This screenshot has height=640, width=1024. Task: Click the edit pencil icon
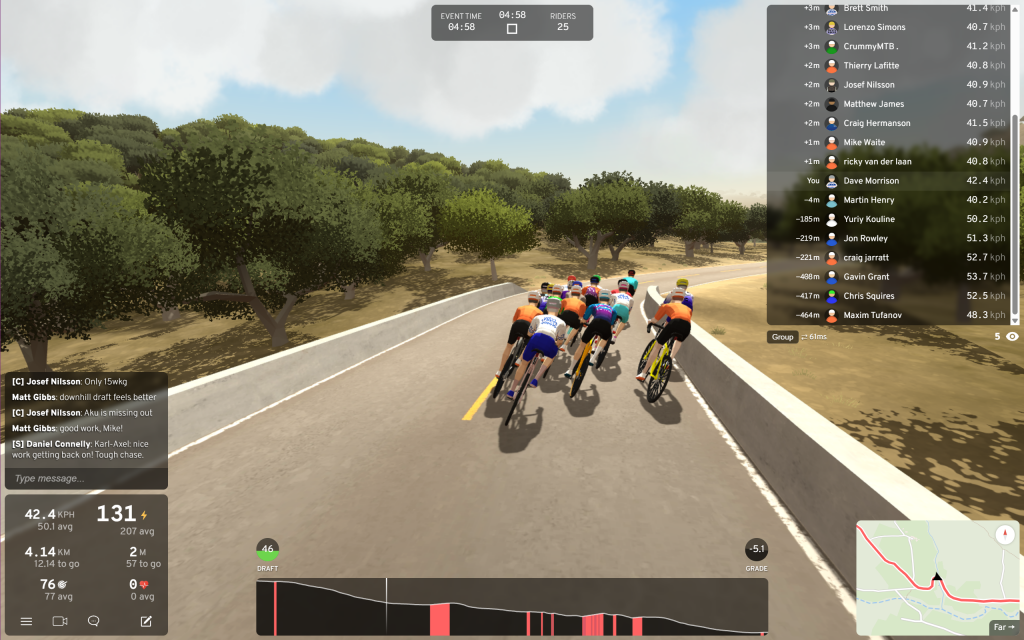pyautogui.click(x=146, y=621)
